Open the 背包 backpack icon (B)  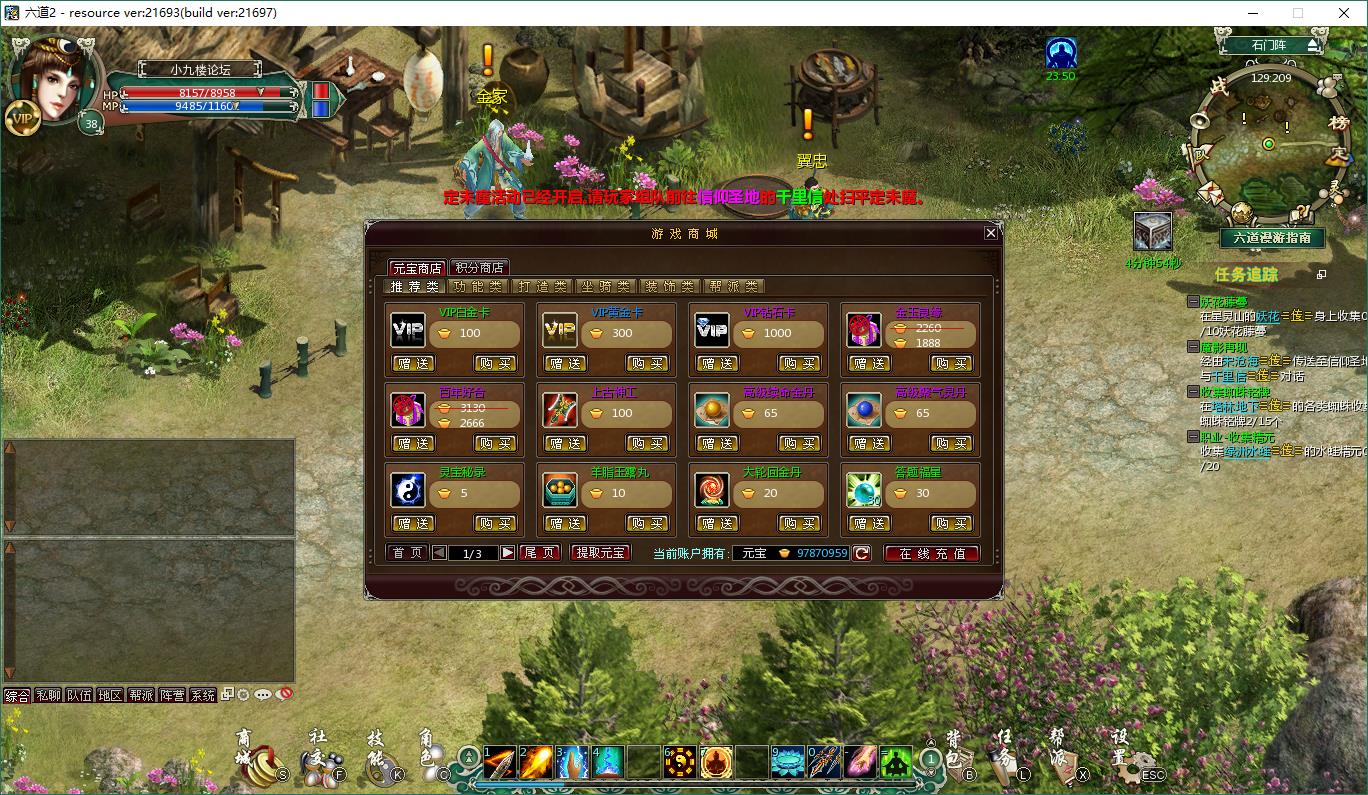coord(960,767)
